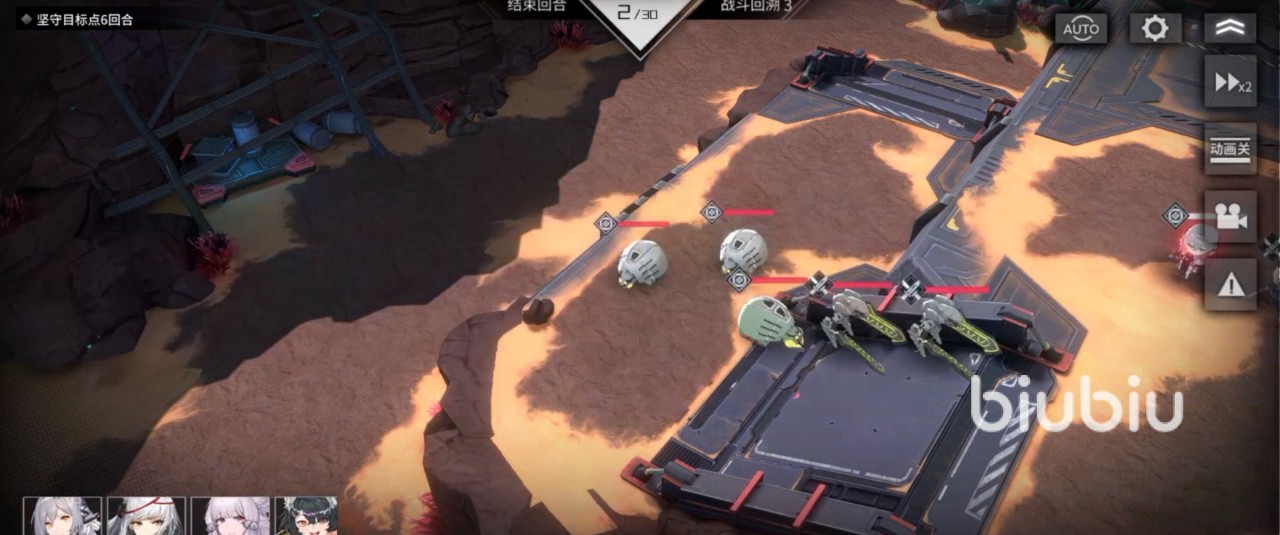Pick the black-haired character portrait

click(x=307, y=516)
